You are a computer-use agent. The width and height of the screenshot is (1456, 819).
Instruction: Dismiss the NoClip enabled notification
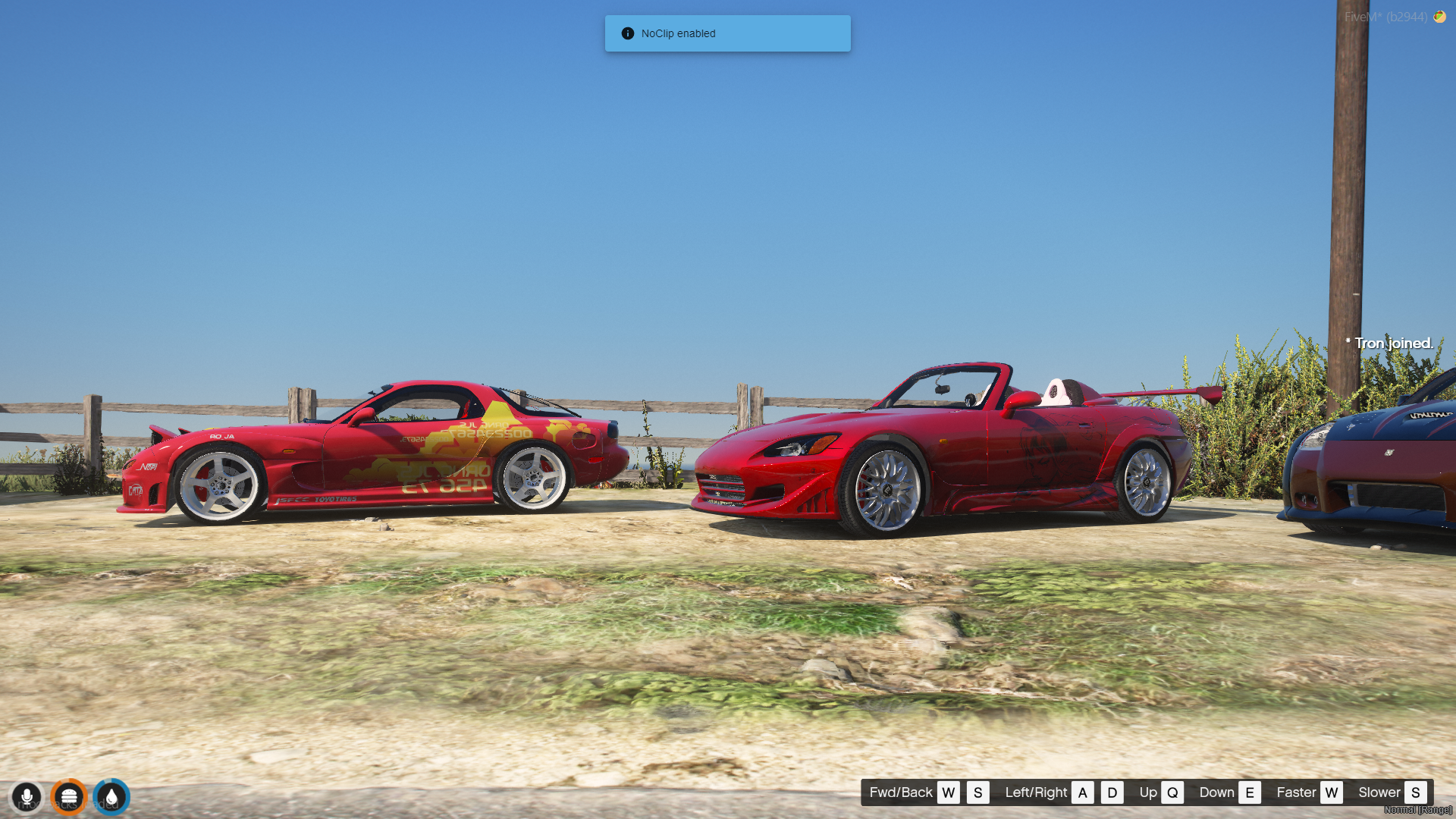[x=726, y=33]
